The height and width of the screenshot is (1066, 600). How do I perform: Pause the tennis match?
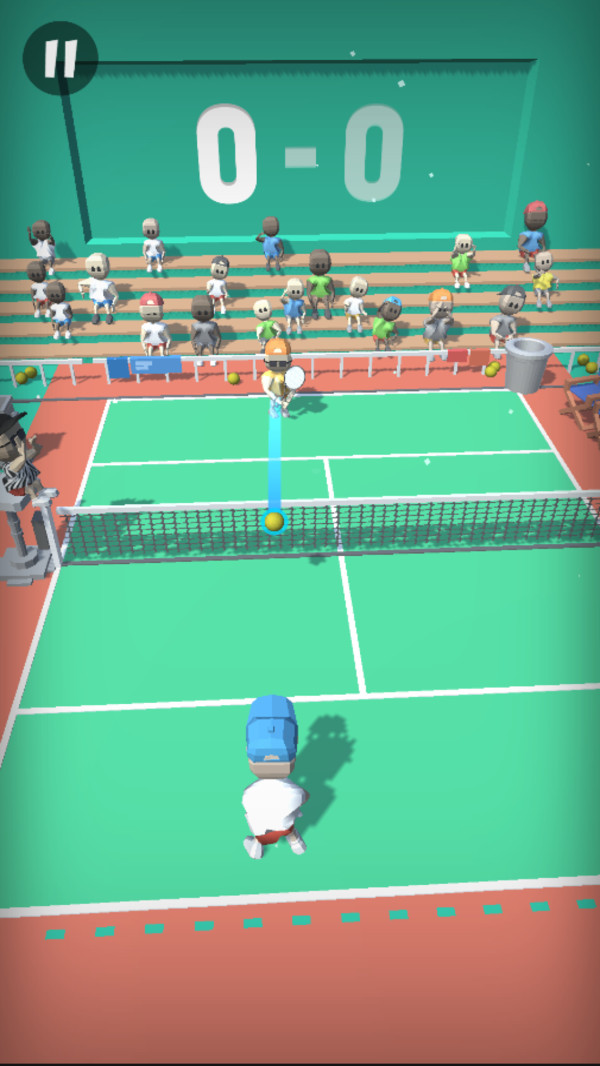tap(60, 58)
